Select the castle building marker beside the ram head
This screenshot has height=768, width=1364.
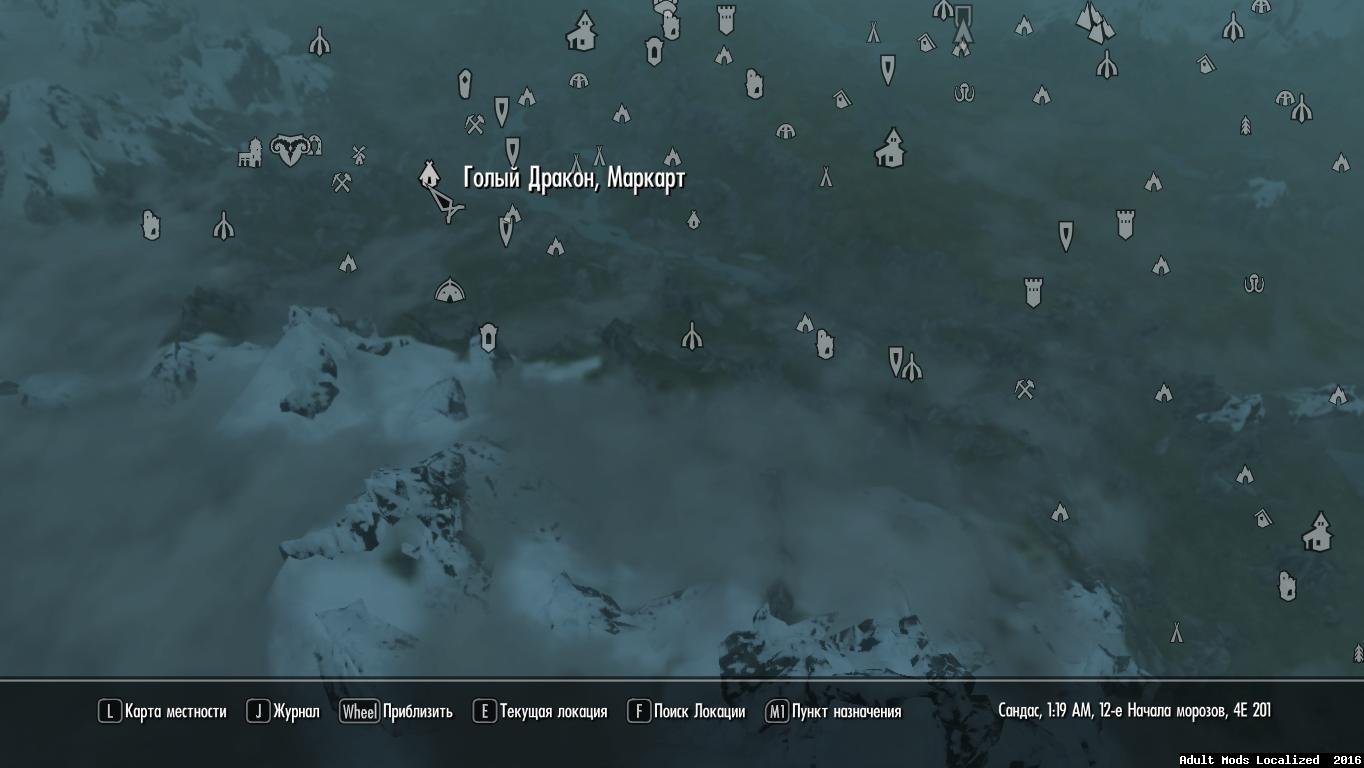click(x=249, y=153)
